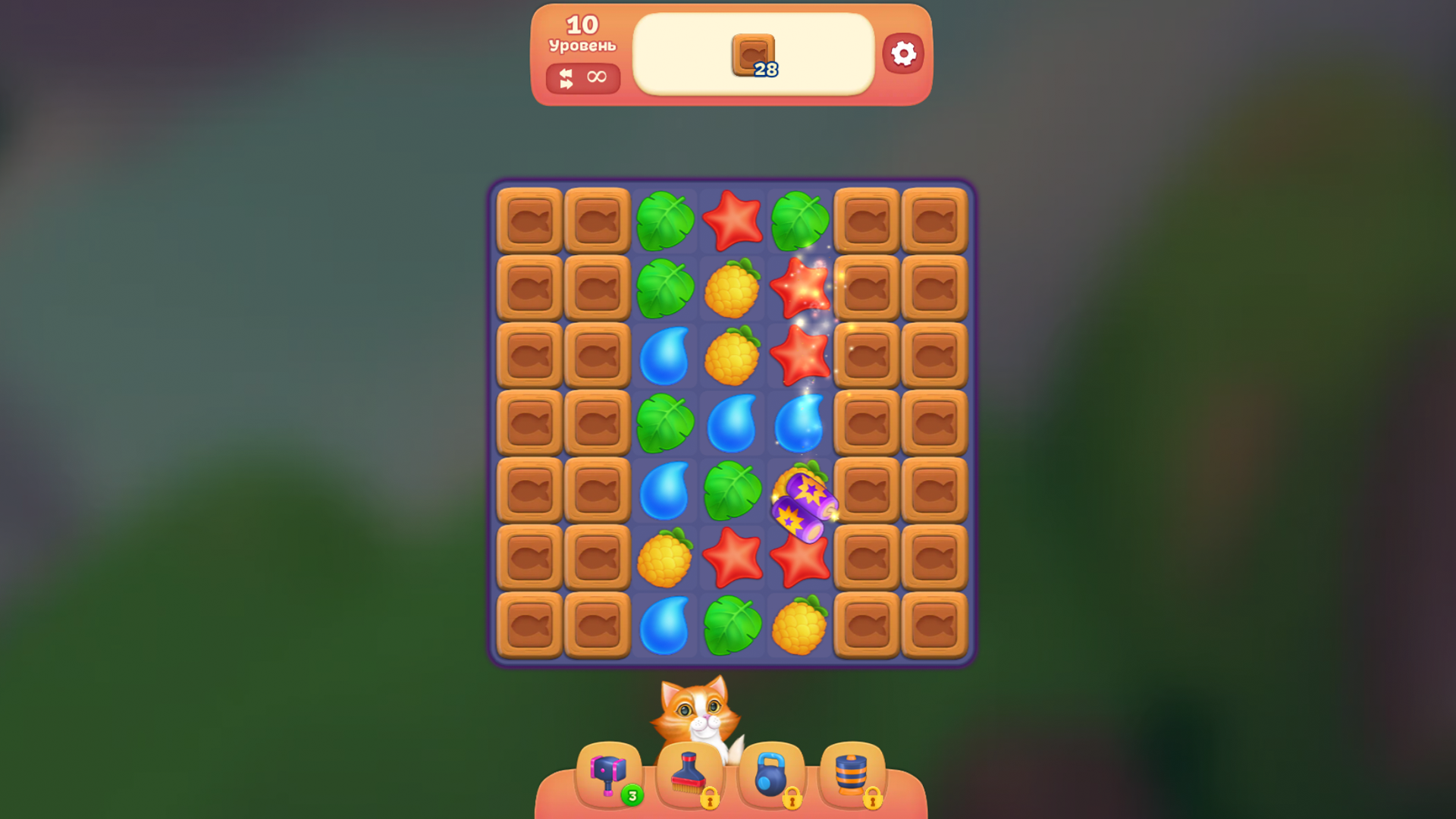Tap a green leaf piece on the board
This screenshot has width=1456, height=819.
665,220
